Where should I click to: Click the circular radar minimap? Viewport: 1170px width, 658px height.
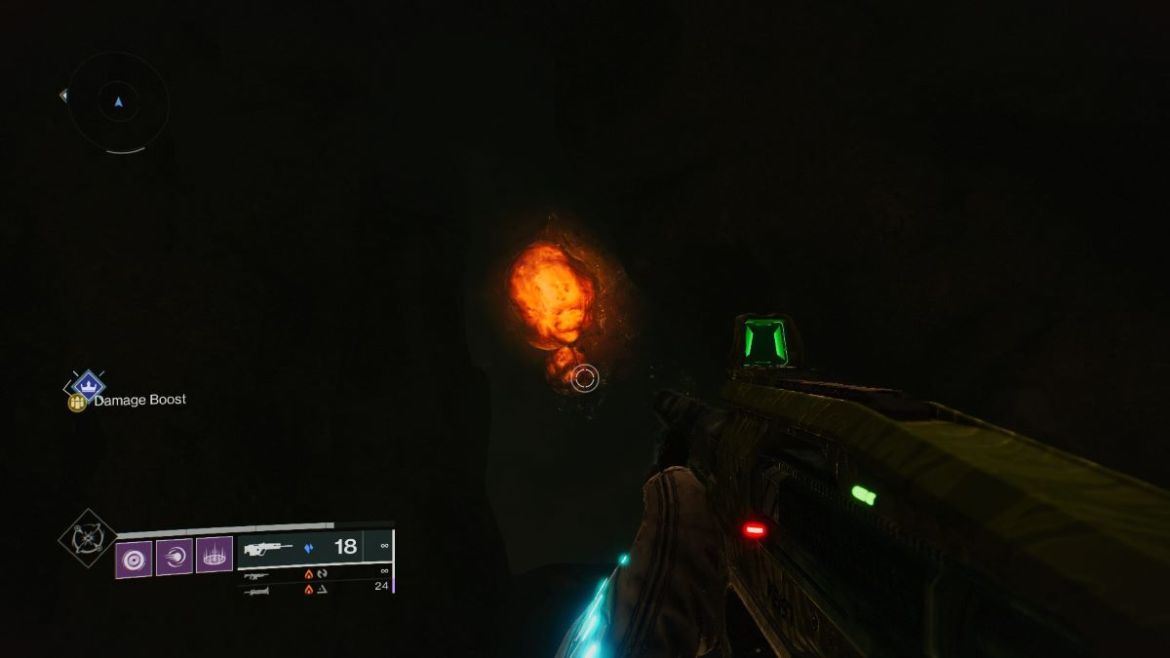coord(118,102)
